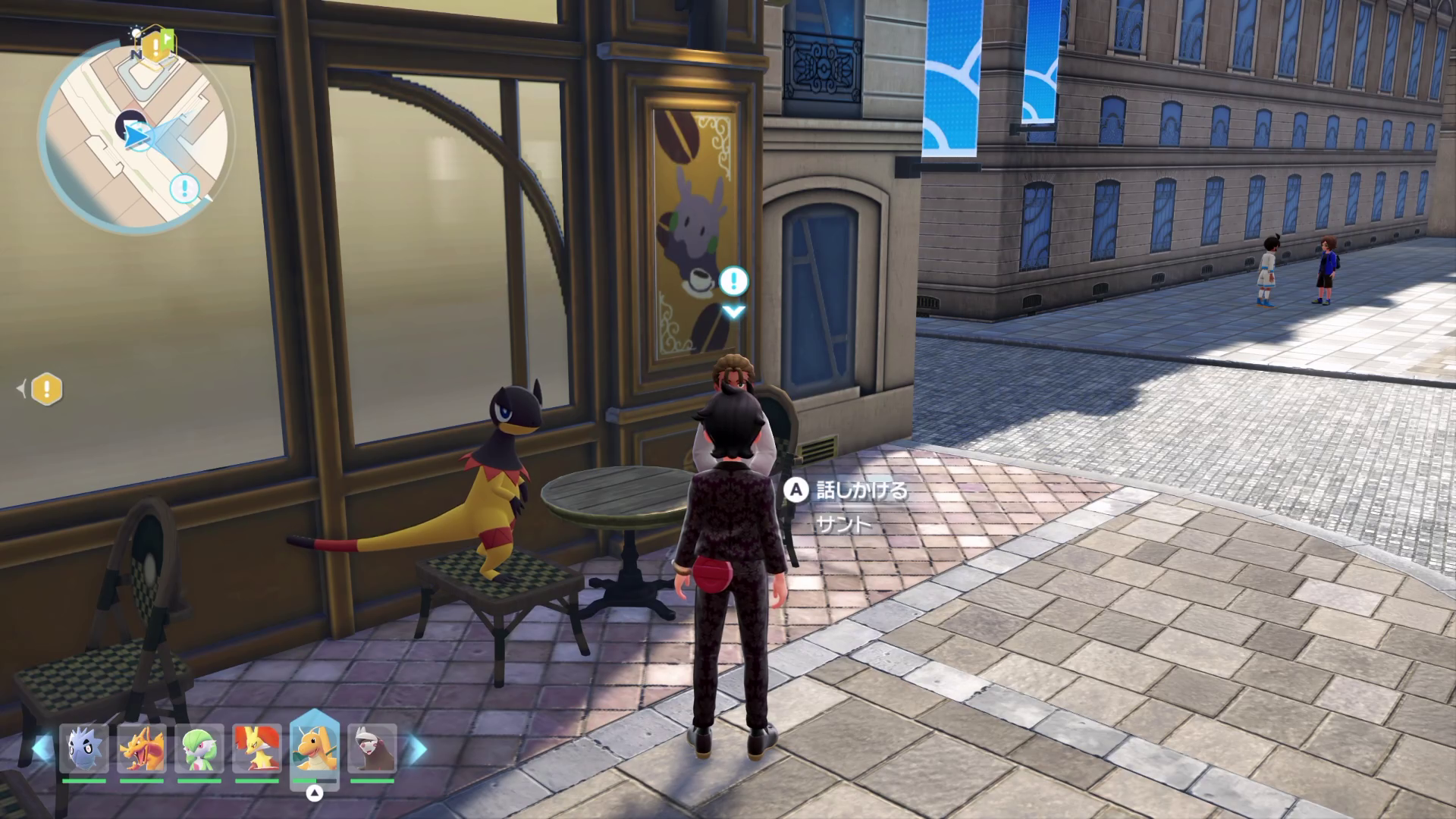This screenshot has width=1456, height=819.
Task: Click the blue exclamation bubble above the NPC
Action: 733,281
